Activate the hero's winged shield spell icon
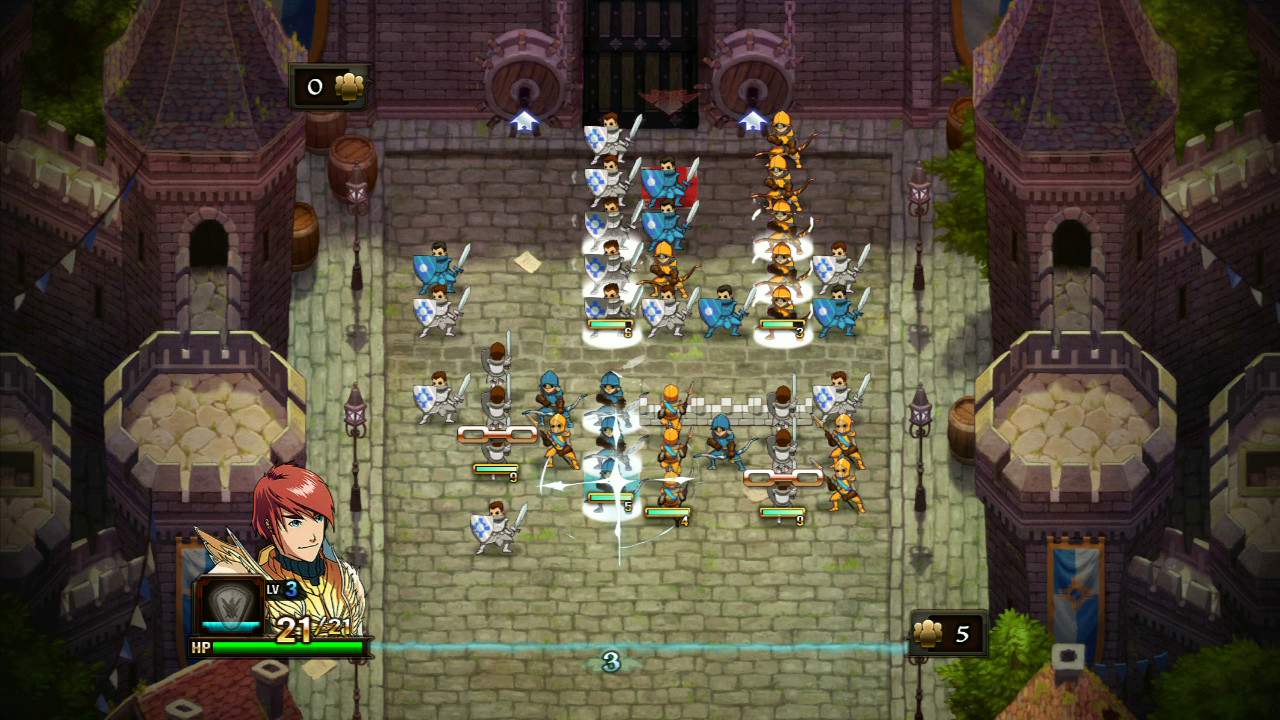Viewport: 1280px width, 720px height. pos(229,604)
